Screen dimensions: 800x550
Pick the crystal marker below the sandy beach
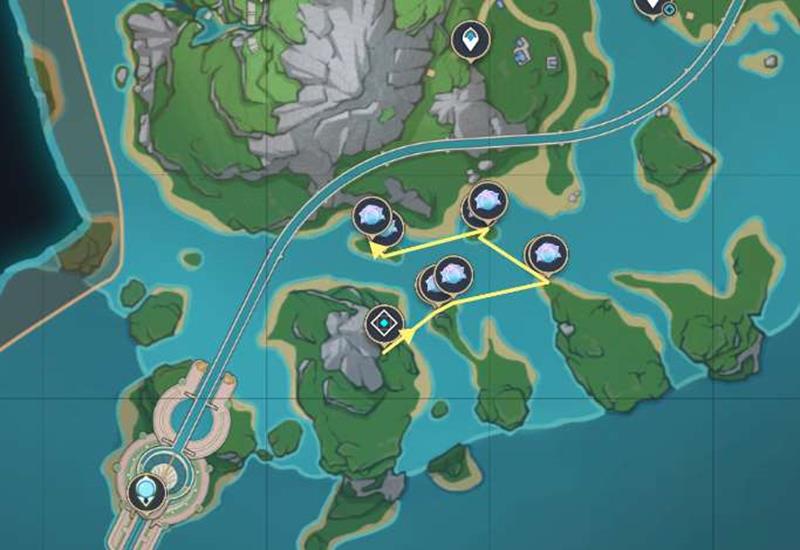tap(487, 202)
